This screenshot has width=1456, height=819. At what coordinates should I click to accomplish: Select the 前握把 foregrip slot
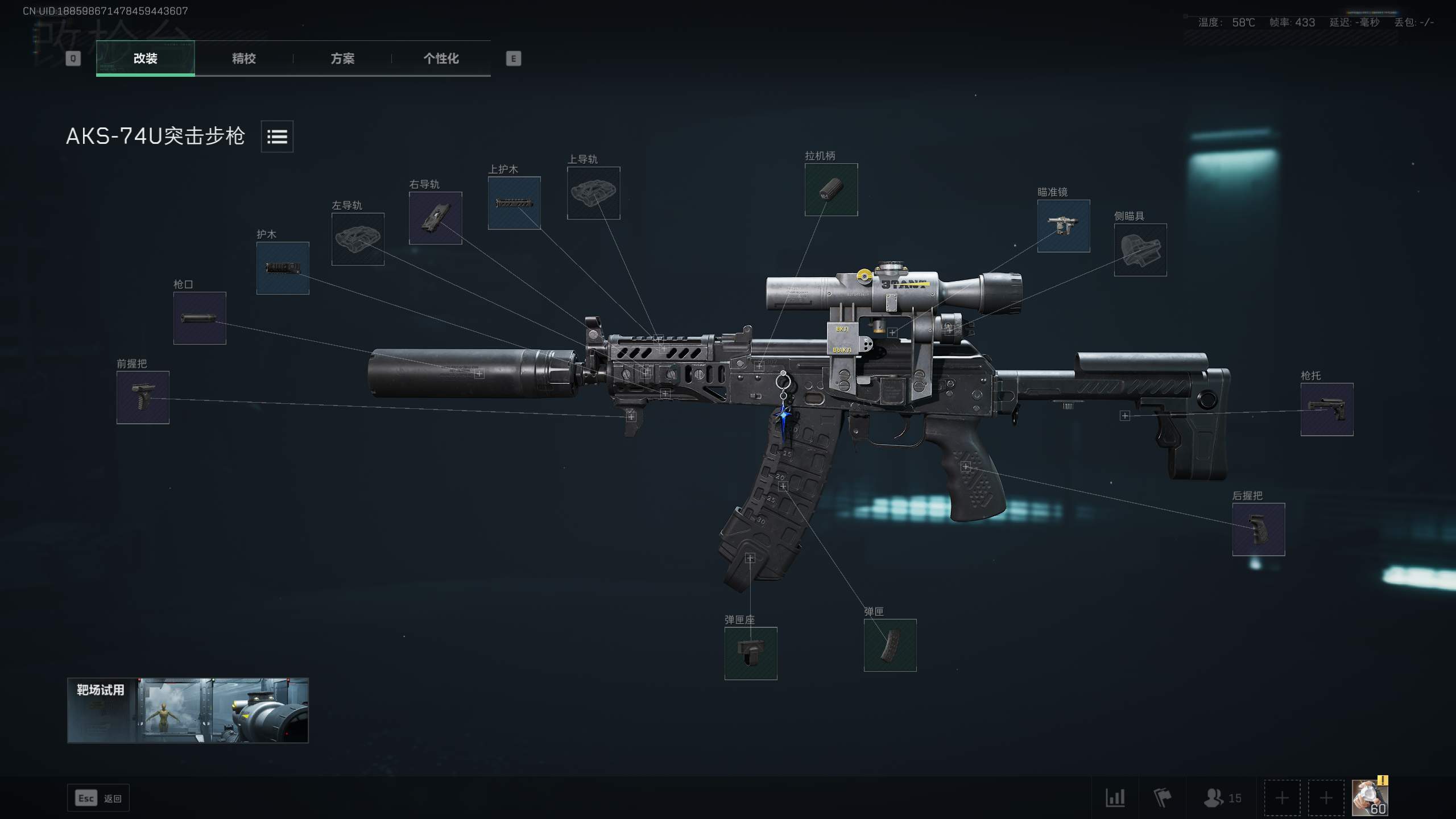(x=142, y=399)
